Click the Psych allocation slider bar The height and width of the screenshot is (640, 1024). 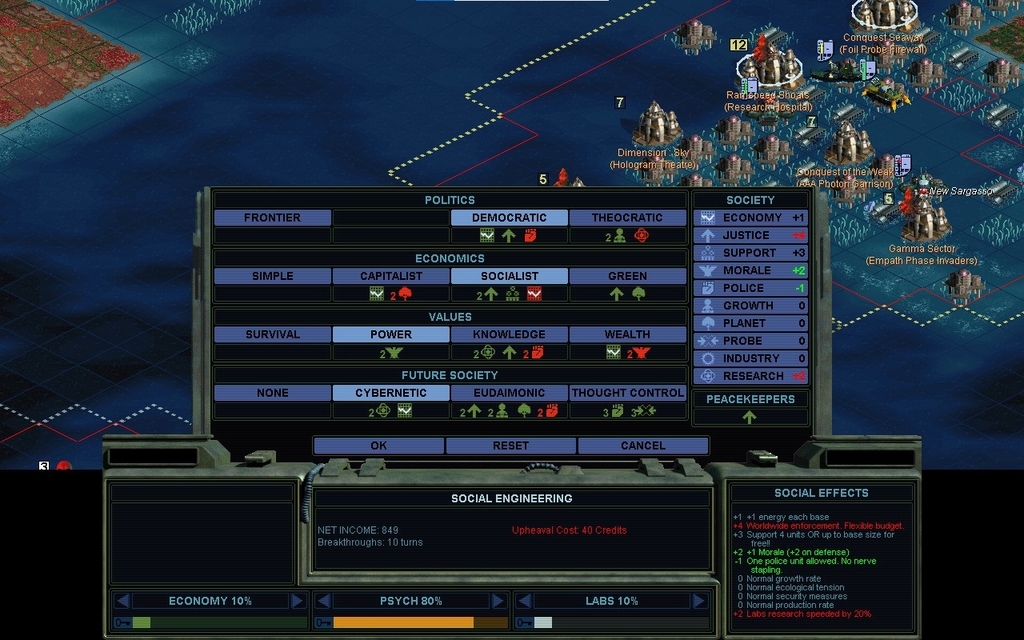tap(412, 622)
